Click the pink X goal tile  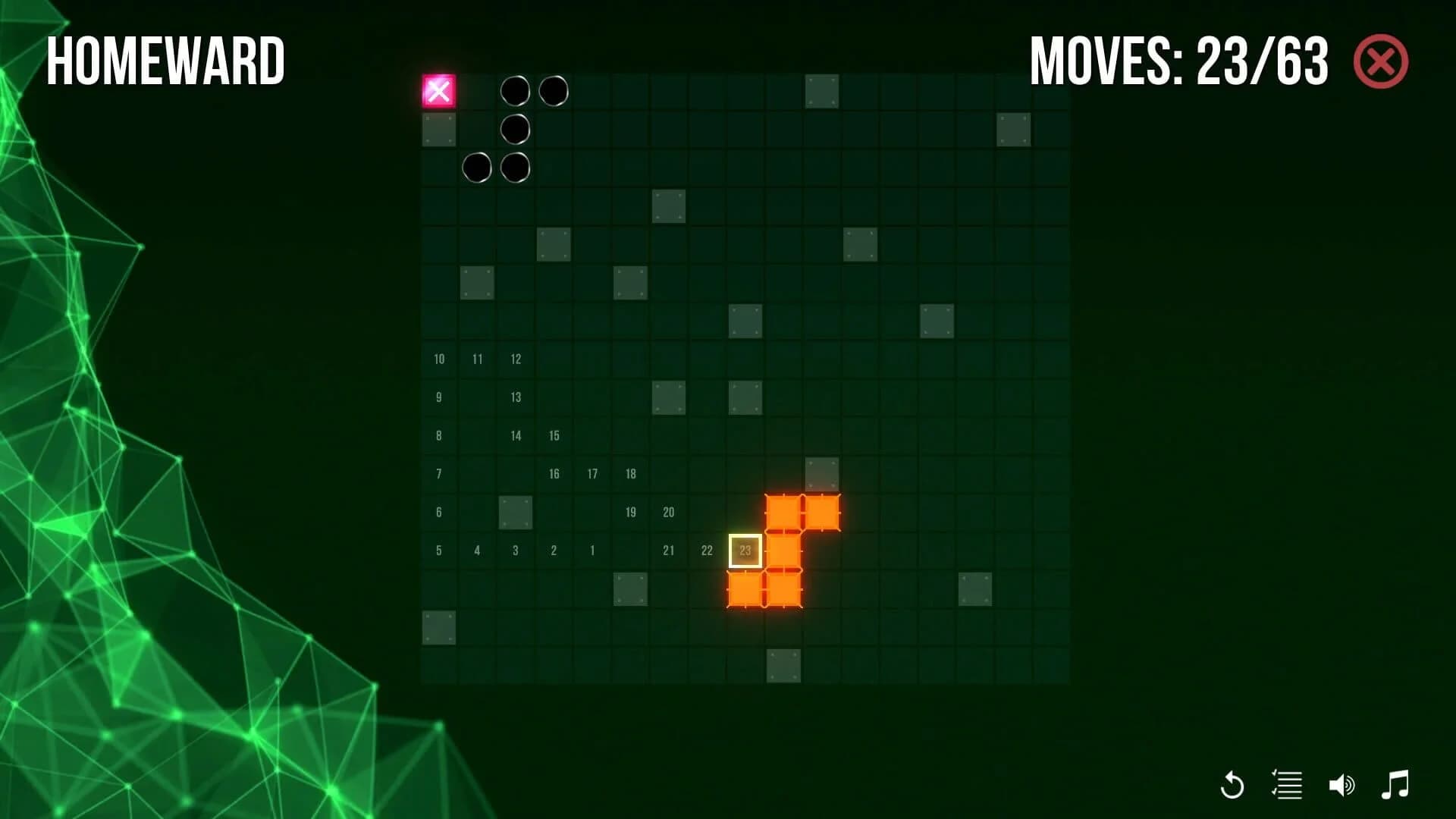click(x=440, y=91)
